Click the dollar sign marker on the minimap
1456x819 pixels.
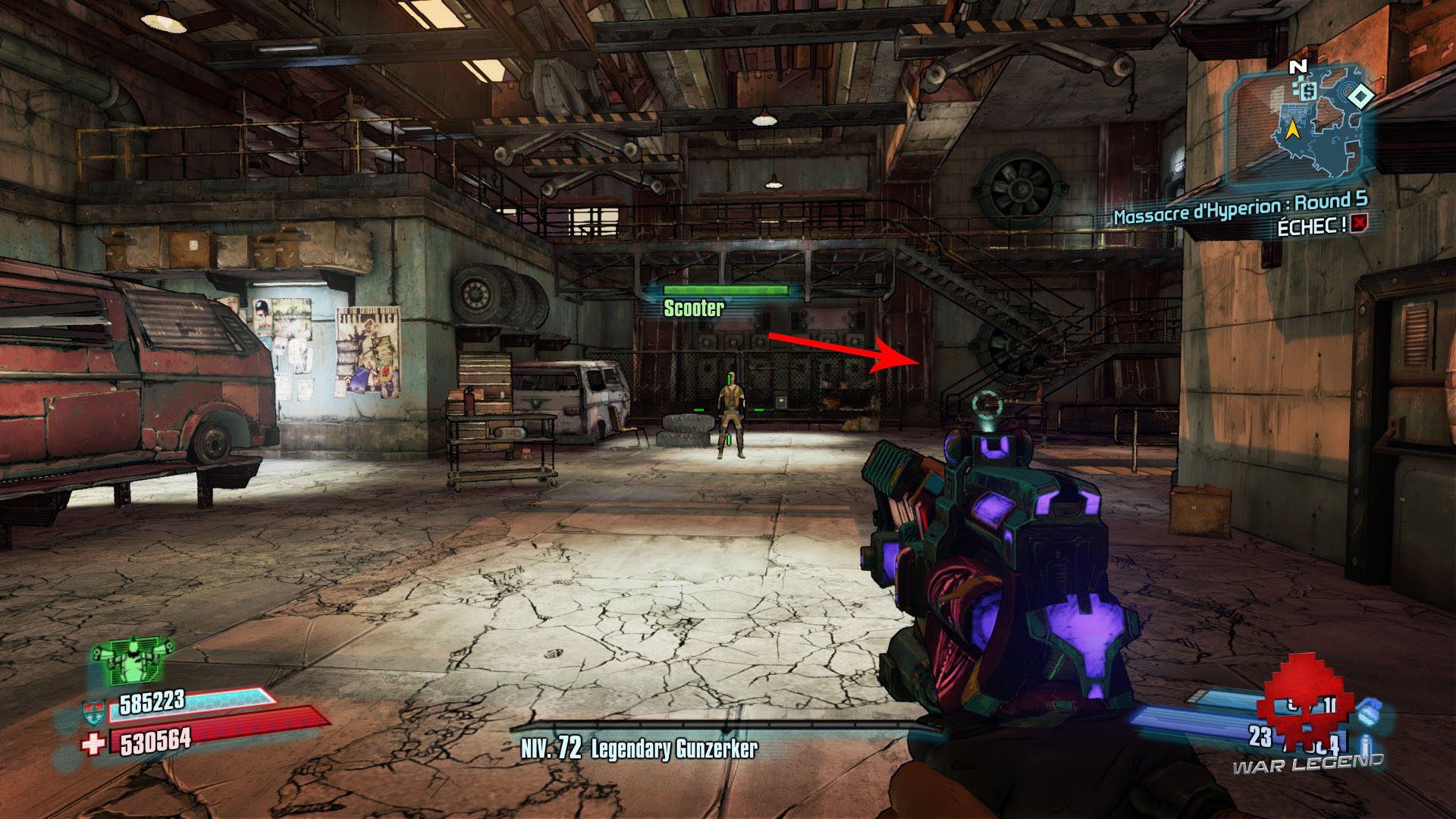(x=1307, y=91)
